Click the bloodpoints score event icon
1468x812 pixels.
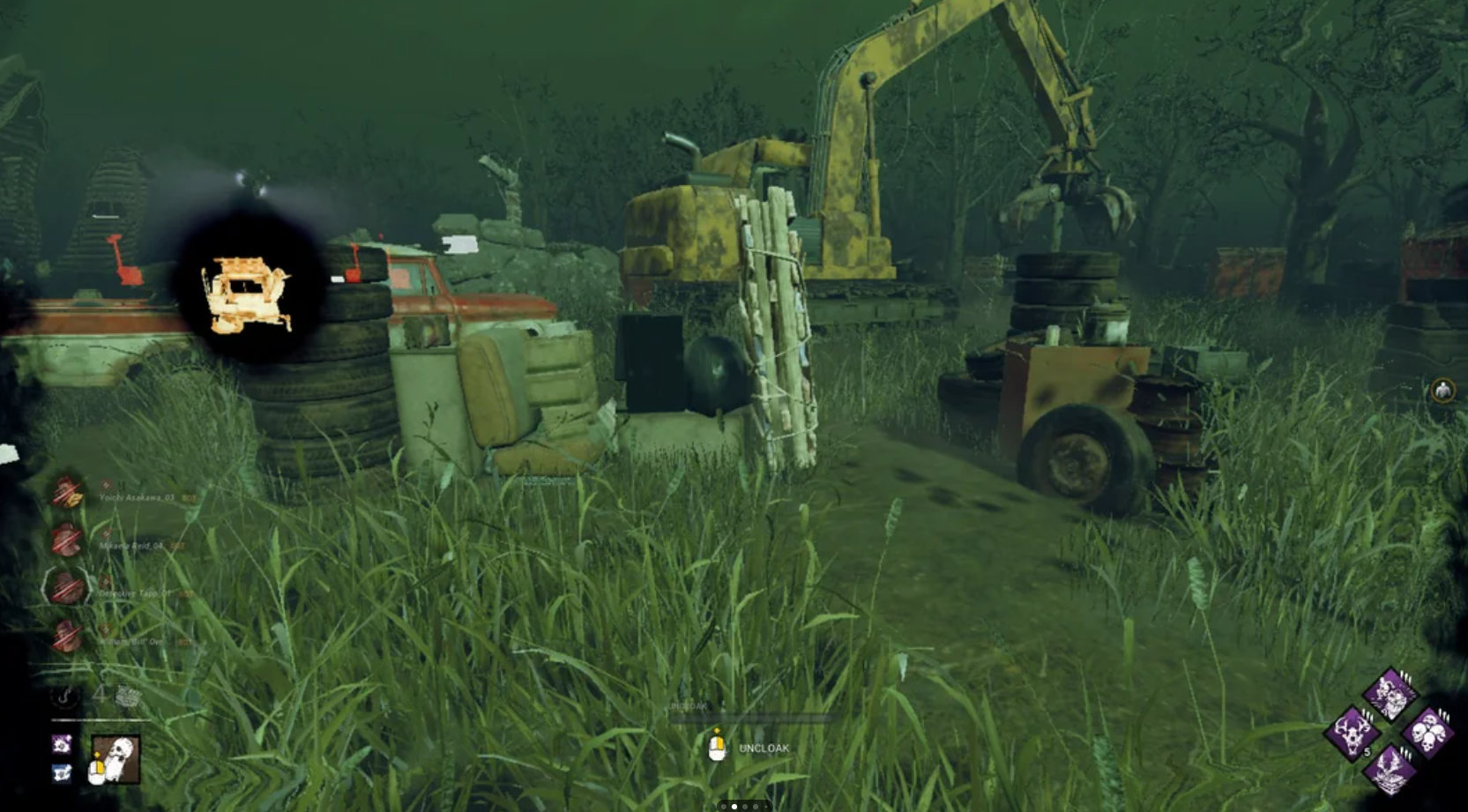[x=128, y=696]
